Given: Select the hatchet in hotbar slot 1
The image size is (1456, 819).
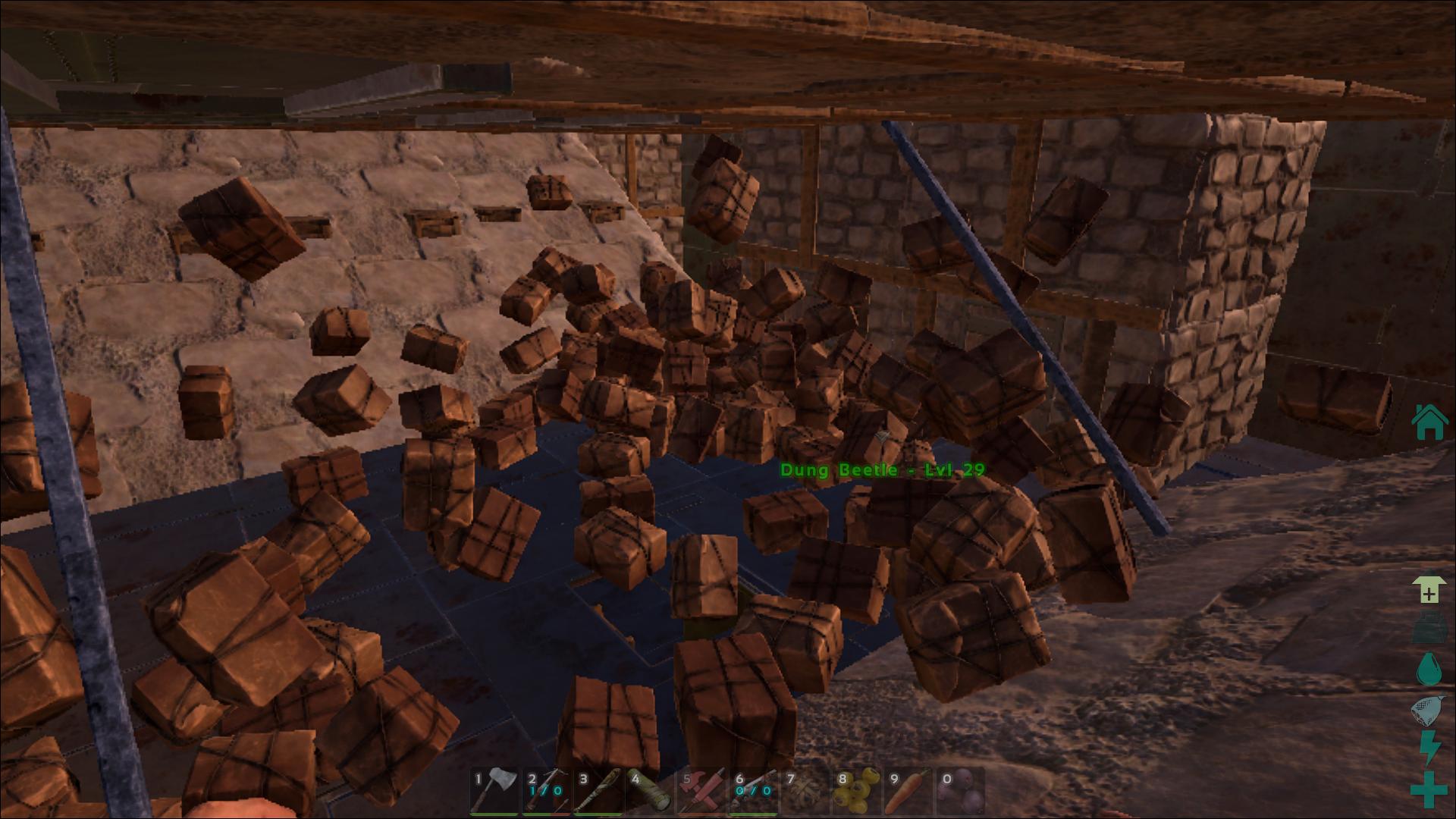Looking at the screenshot, I should click(x=494, y=790).
